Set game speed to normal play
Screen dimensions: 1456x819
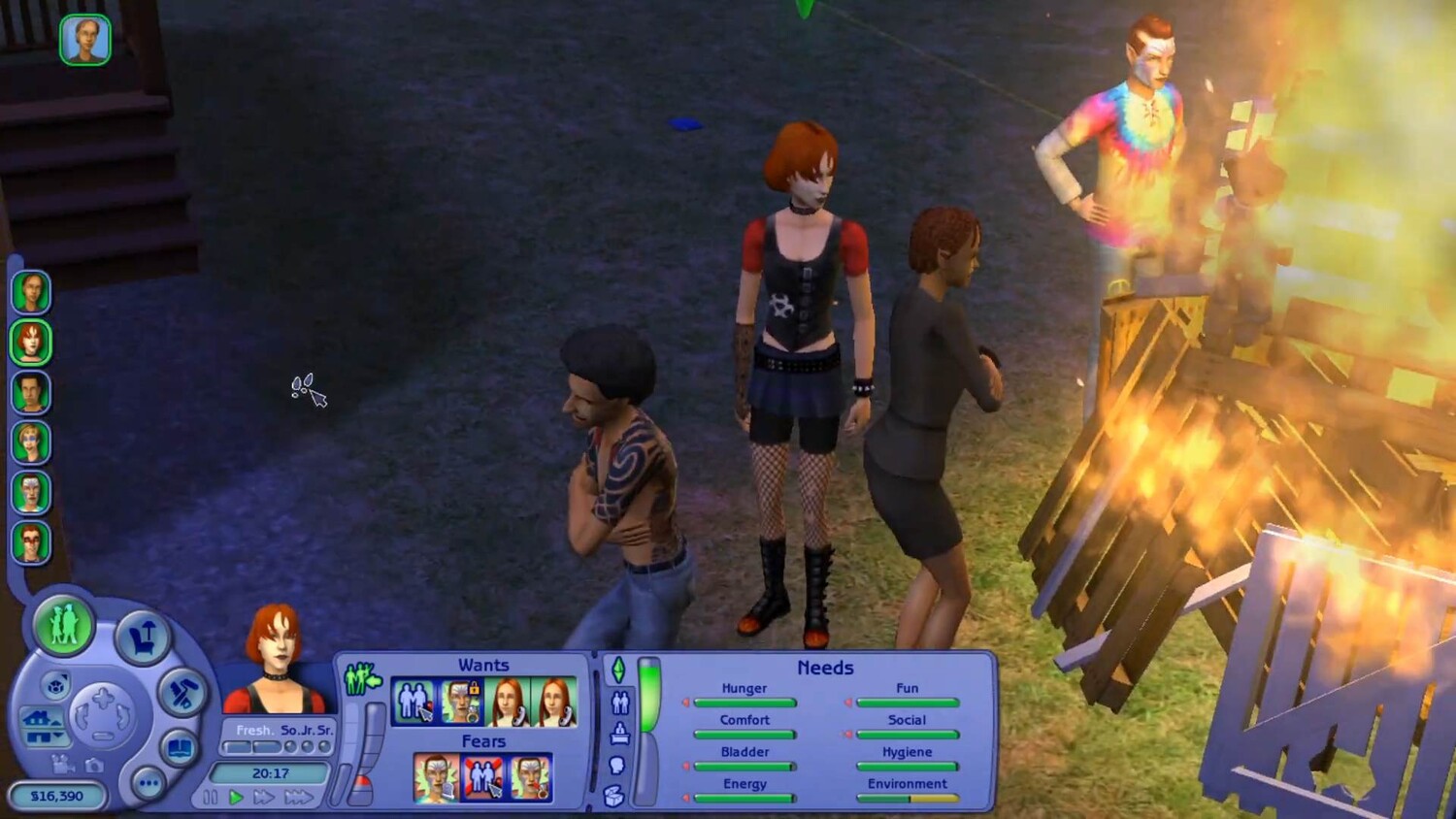click(x=236, y=798)
